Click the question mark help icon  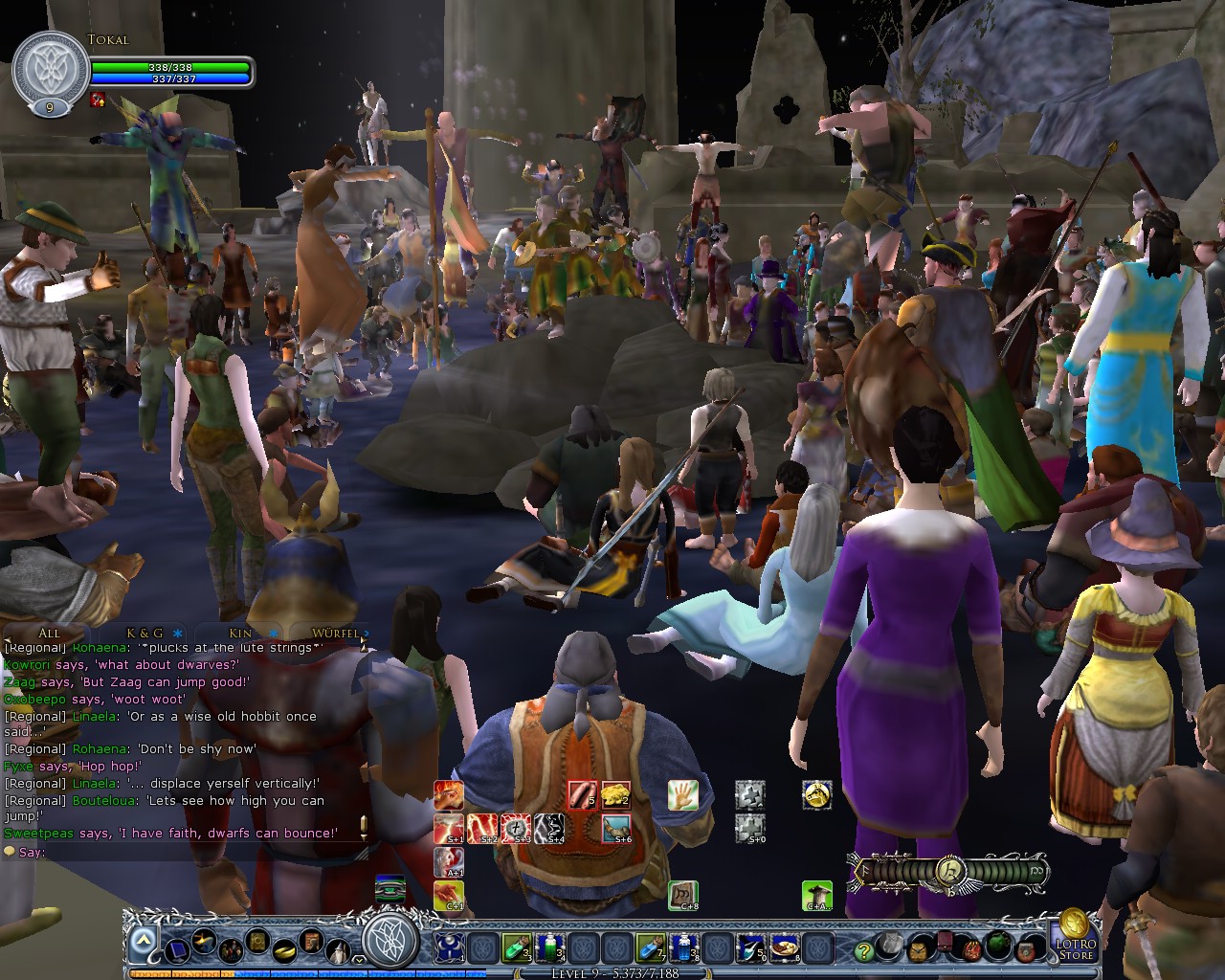coord(863,952)
